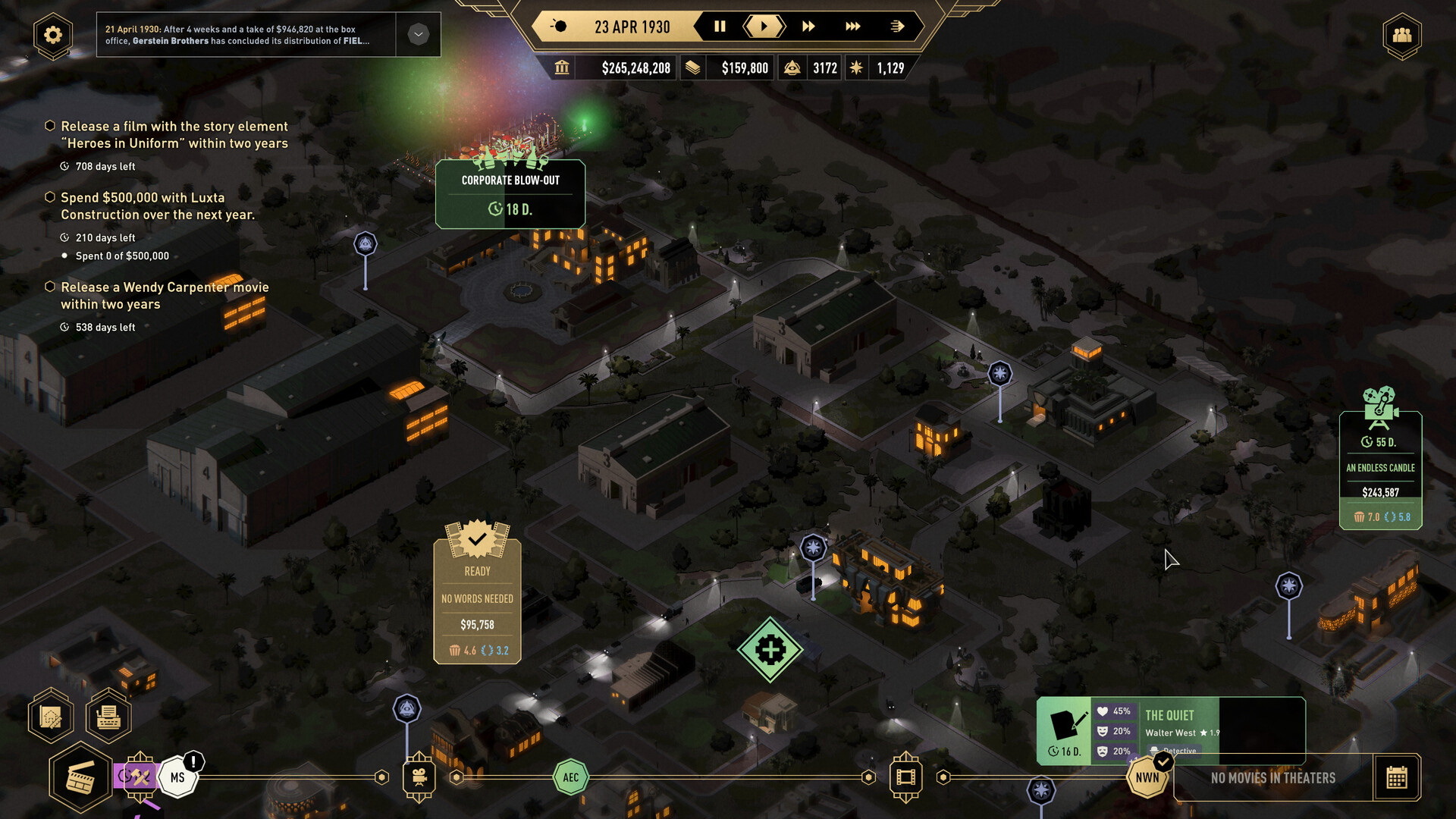Viewport: 1456px width, 819px height.
Task: Select the Corporate Blow-Out event card
Action: click(x=510, y=194)
